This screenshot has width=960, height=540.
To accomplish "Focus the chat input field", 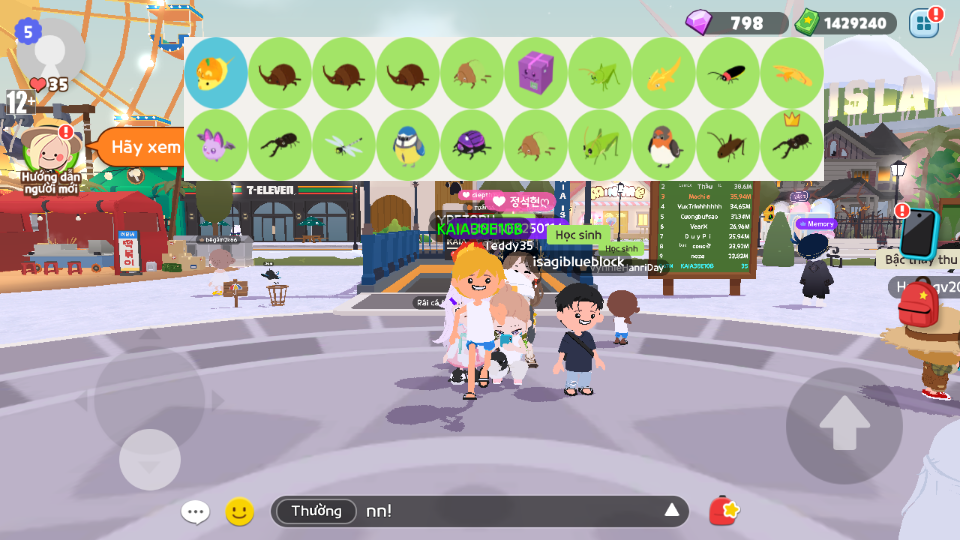I will pyautogui.click(x=510, y=512).
